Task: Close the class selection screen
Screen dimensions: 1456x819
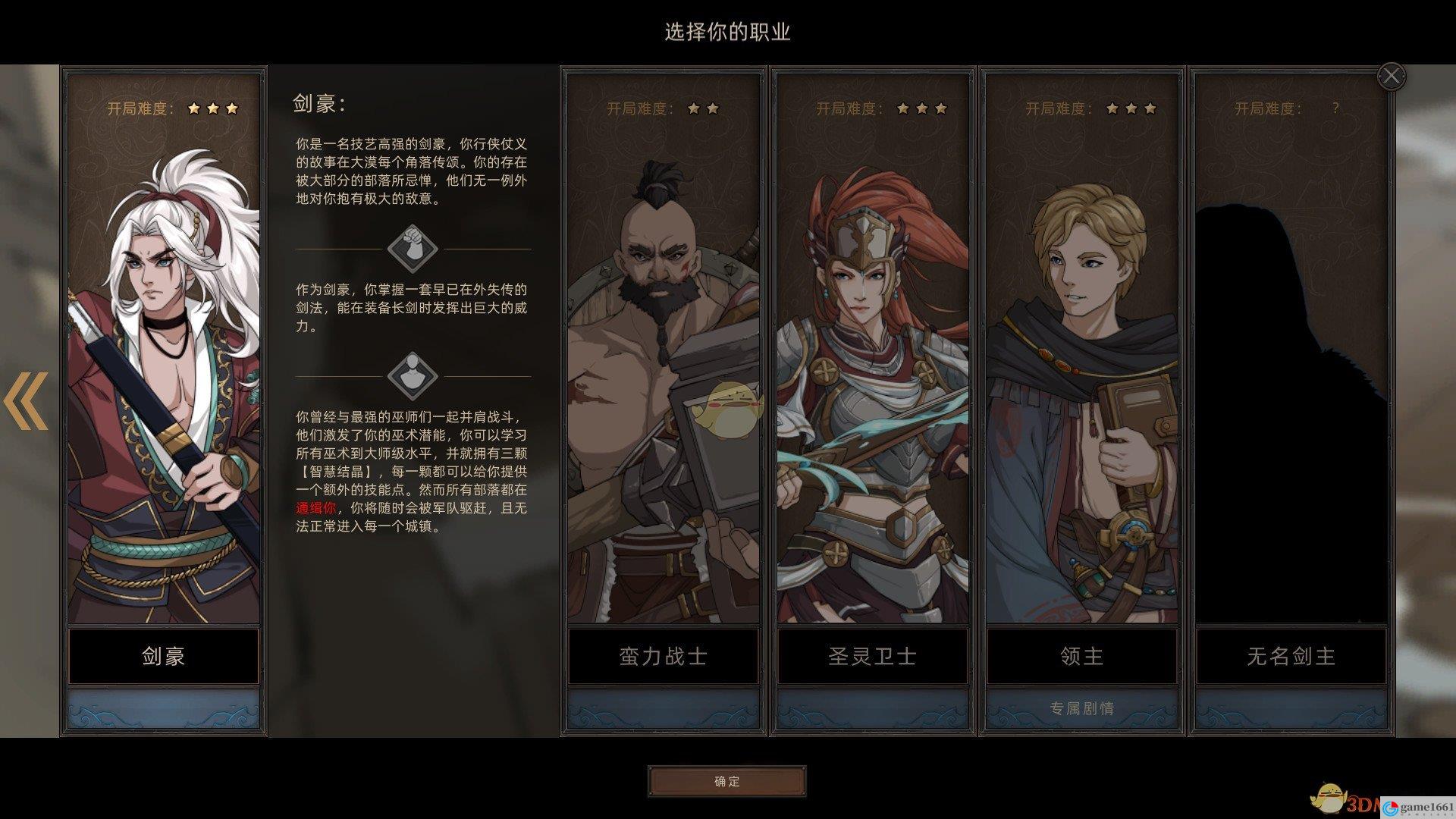Action: click(x=1391, y=76)
